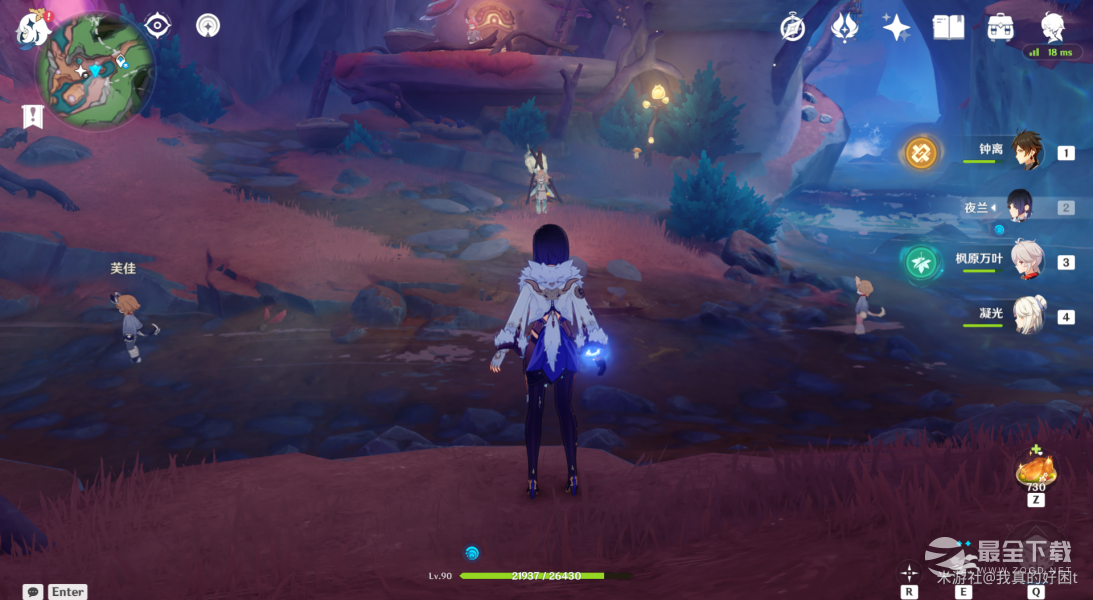Open the Paimon menu icon
This screenshot has height=600, width=1093.
[x=33, y=27]
